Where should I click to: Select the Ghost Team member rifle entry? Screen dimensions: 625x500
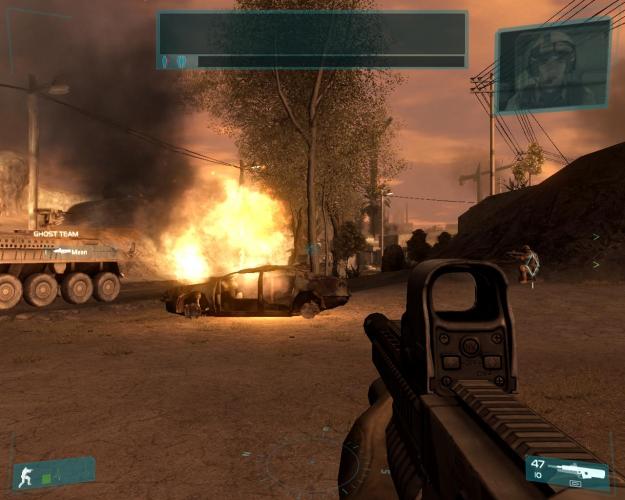pos(68,252)
